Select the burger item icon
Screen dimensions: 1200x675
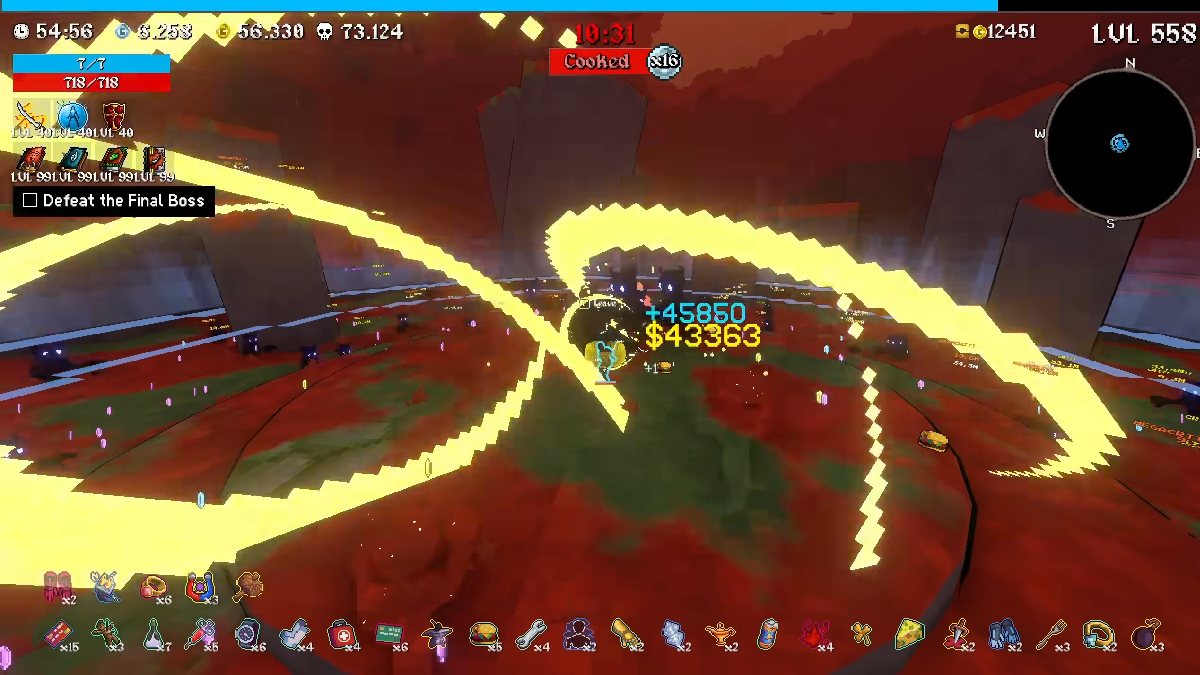coord(484,632)
